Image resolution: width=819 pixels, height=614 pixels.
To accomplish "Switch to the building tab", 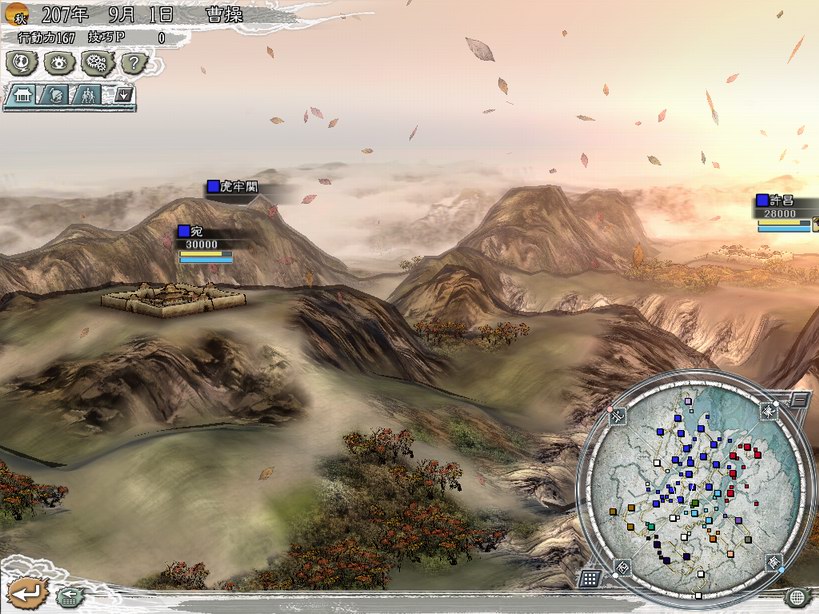I will point(24,96).
